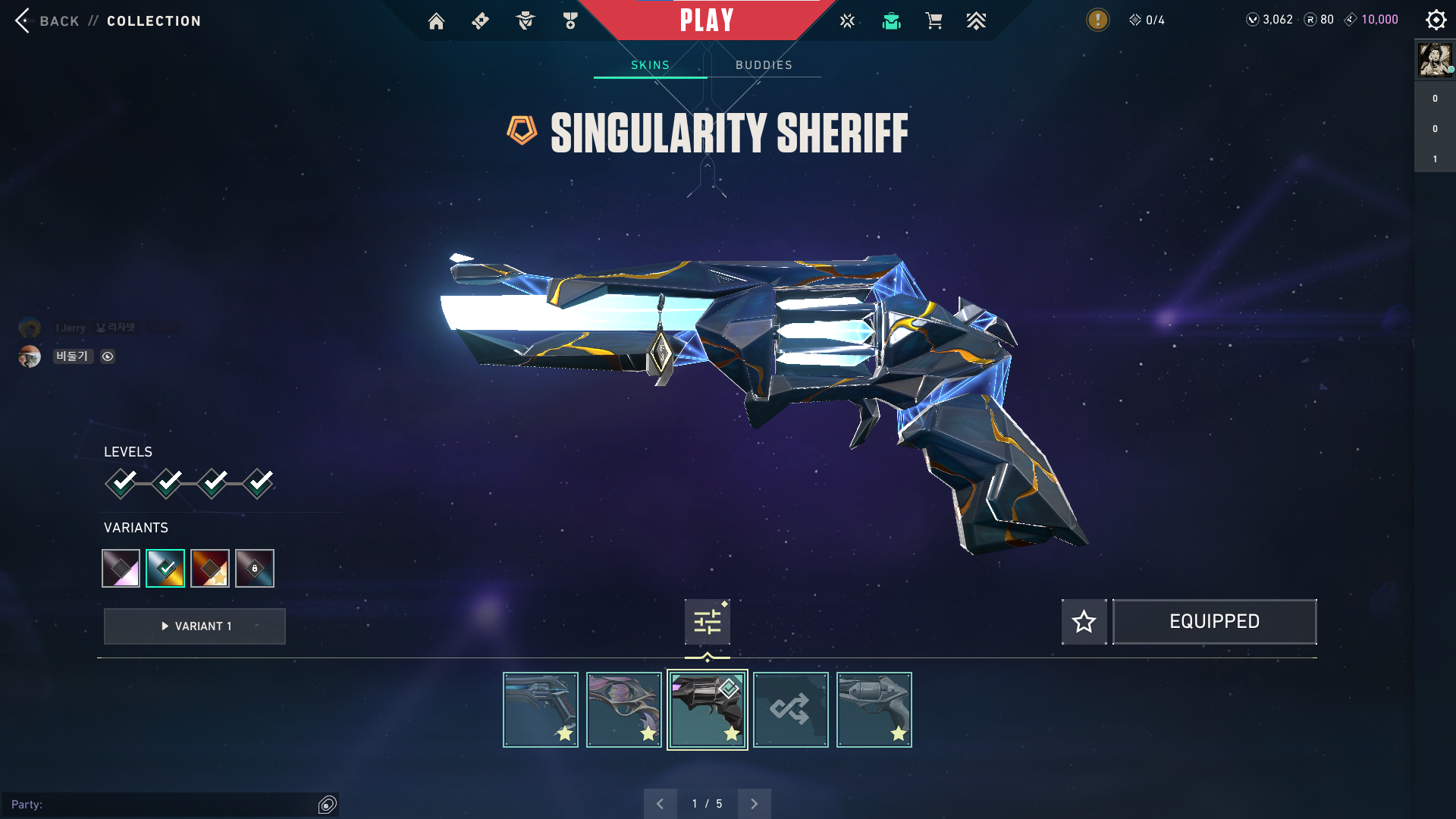The image size is (1456, 819).
Task: Switch to the Buddies tab
Action: tap(763, 65)
